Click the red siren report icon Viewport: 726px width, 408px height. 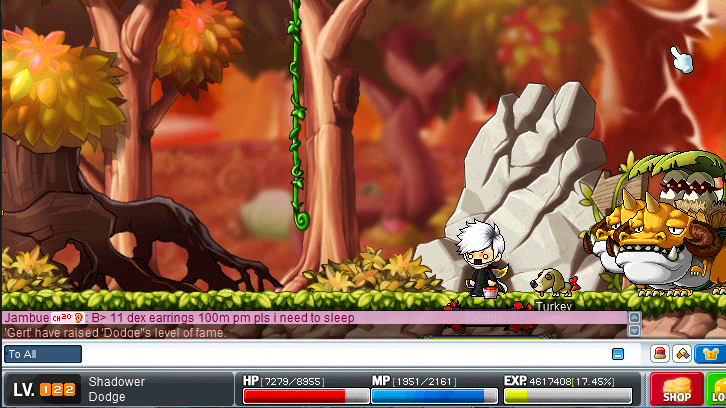coord(660,353)
